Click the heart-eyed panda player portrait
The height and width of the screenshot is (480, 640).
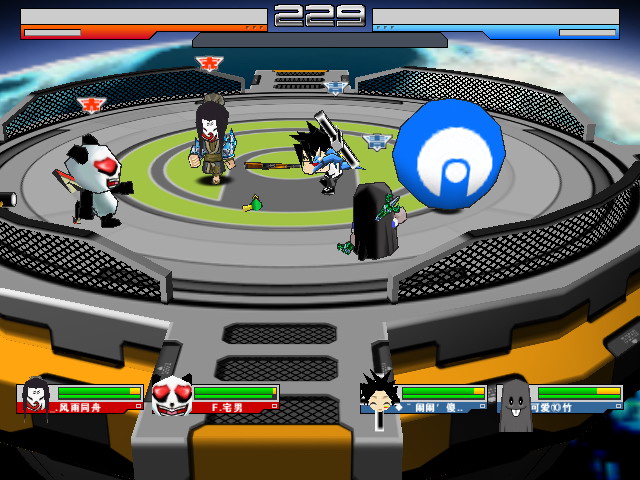tap(171, 397)
